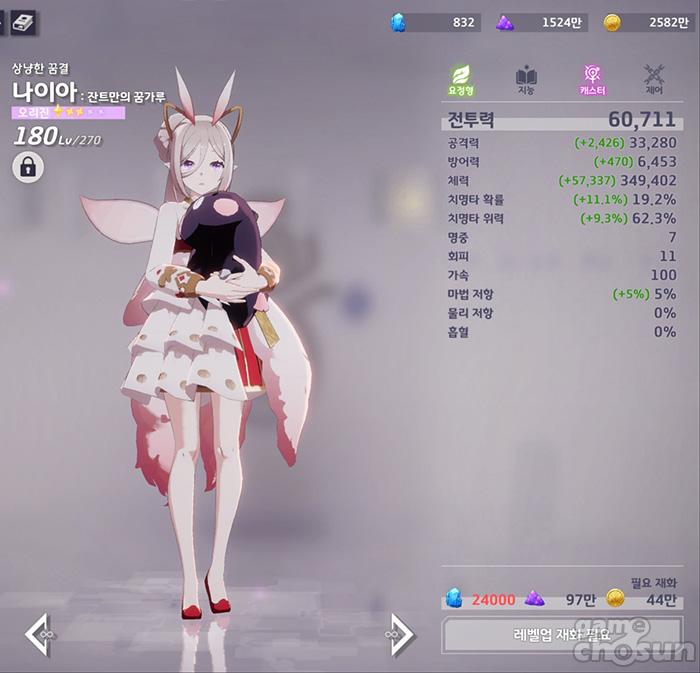Select the 제어 crossed swords icon
Screen dimensions: 700x673
tap(655, 80)
